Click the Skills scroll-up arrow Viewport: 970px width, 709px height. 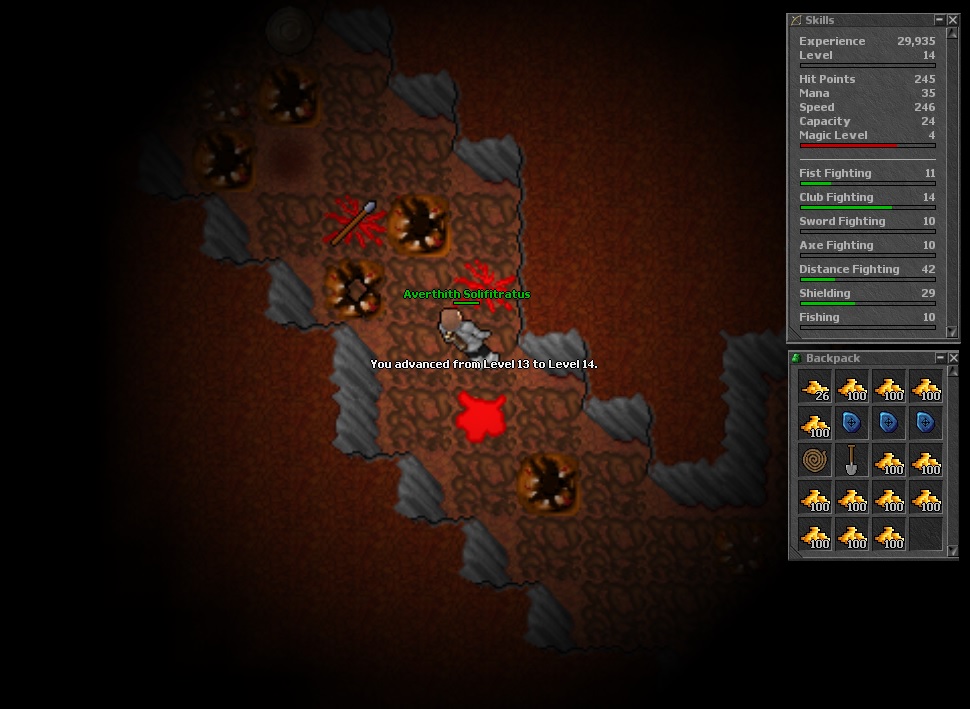952,34
